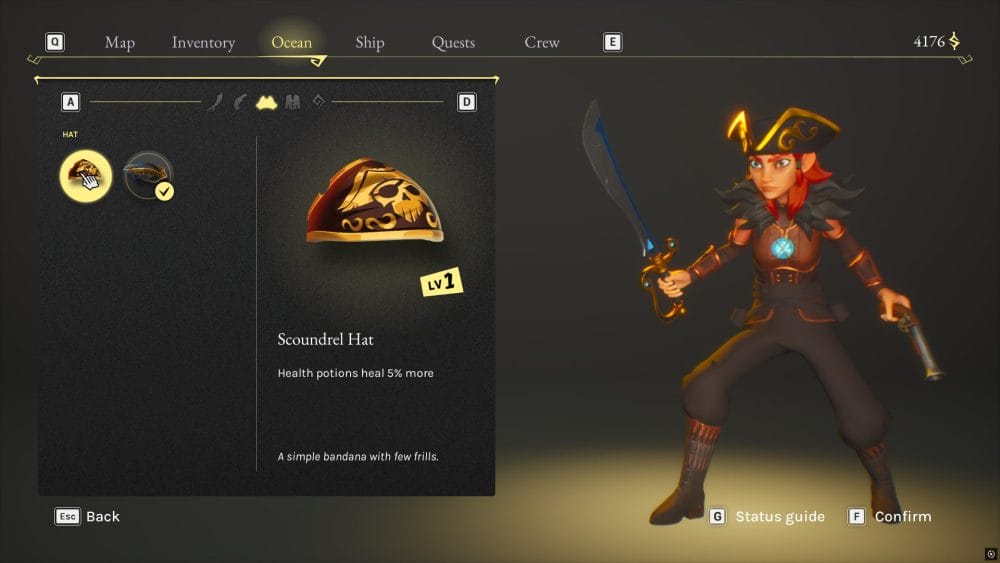Choose the sword equipment category icon
The height and width of the screenshot is (563, 1000).
[215, 102]
